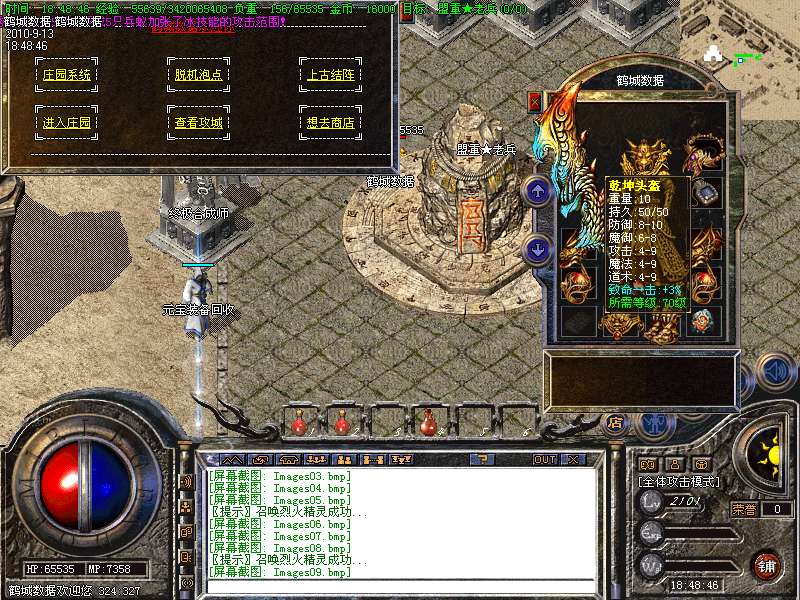
Task: Toggle the 全体攻击模式 attack mode label
Action: tap(680, 481)
